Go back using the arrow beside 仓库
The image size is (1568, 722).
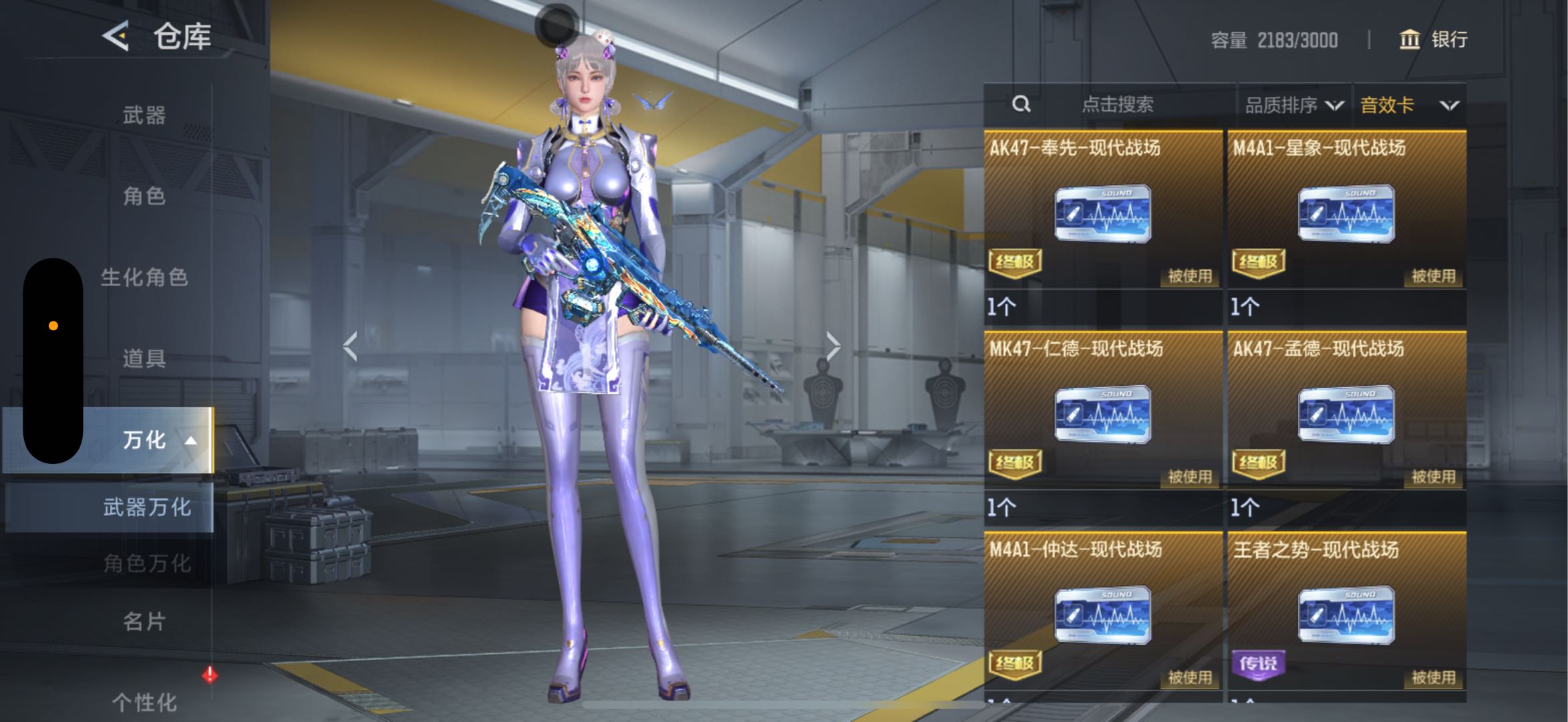[x=116, y=36]
